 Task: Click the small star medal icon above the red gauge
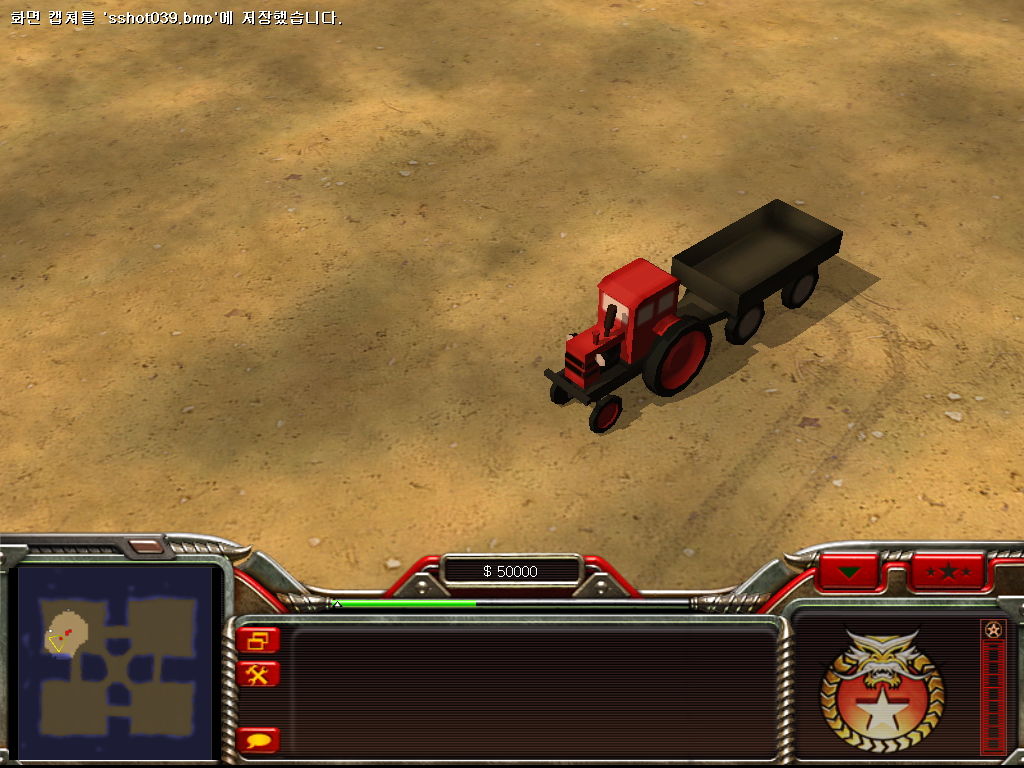pos(992,630)
